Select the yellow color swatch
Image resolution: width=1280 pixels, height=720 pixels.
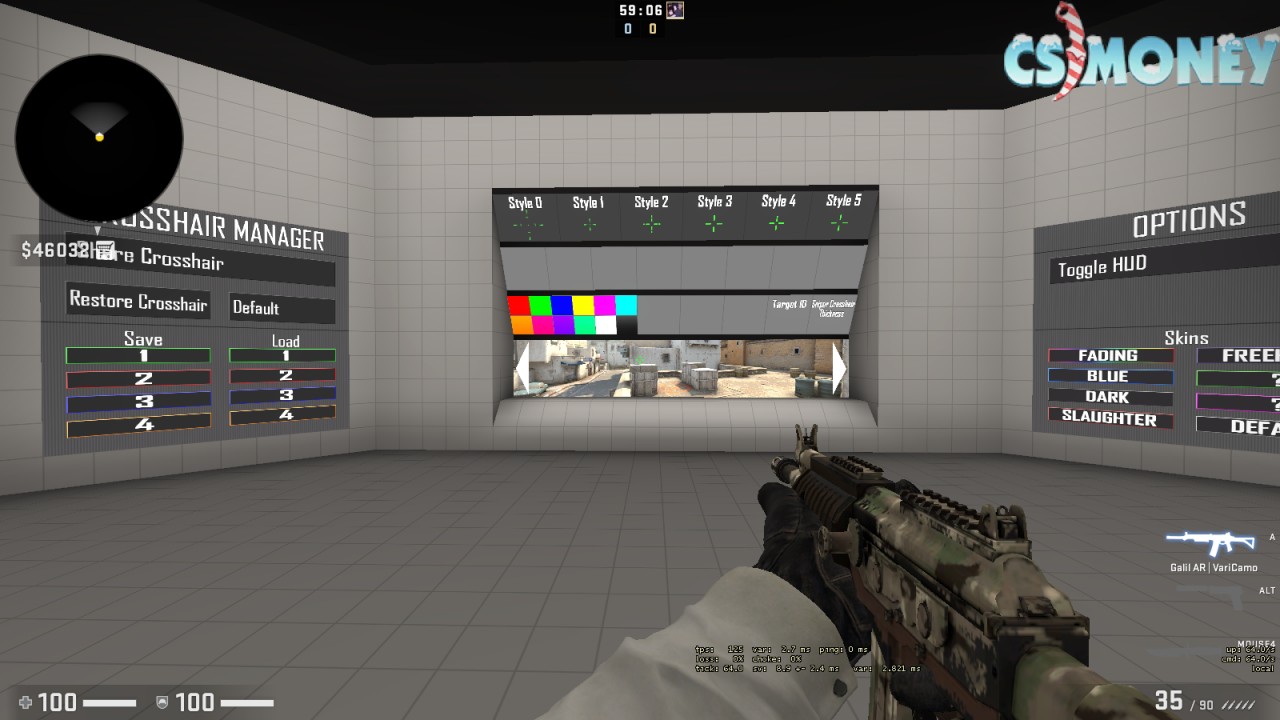pyautogui.click(x=583, y=305)
